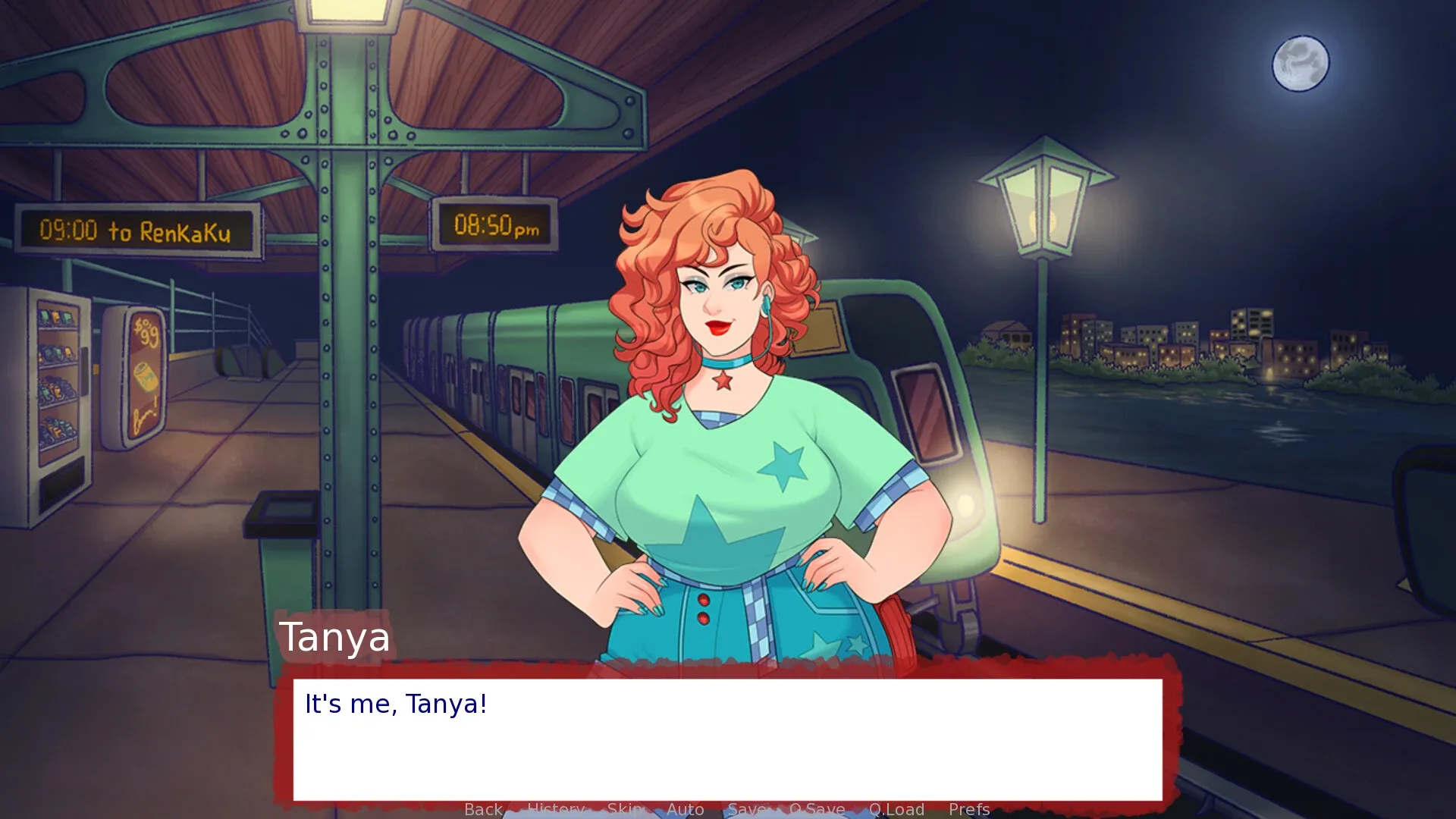Click the full moon in the sky
1456x819 pixels.
1300,64
